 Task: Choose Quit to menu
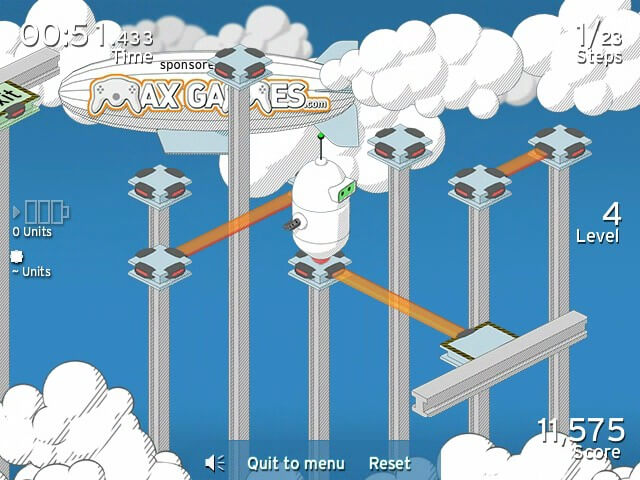[x=296, y=463]
